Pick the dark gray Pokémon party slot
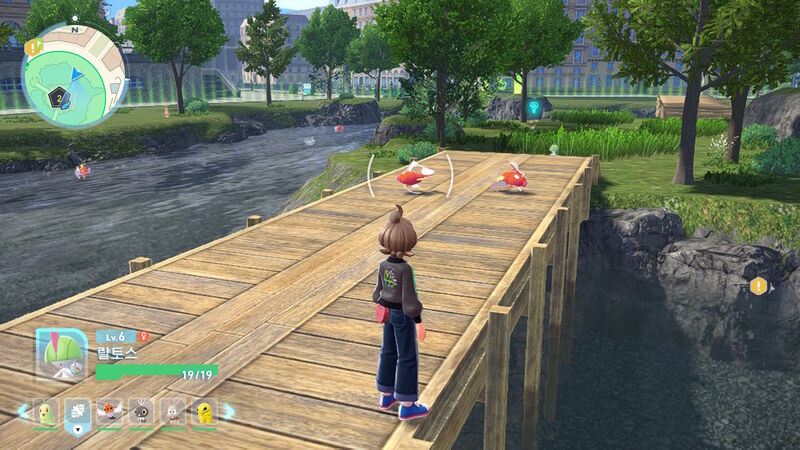 pyautogui.click(x=141, y=411)
